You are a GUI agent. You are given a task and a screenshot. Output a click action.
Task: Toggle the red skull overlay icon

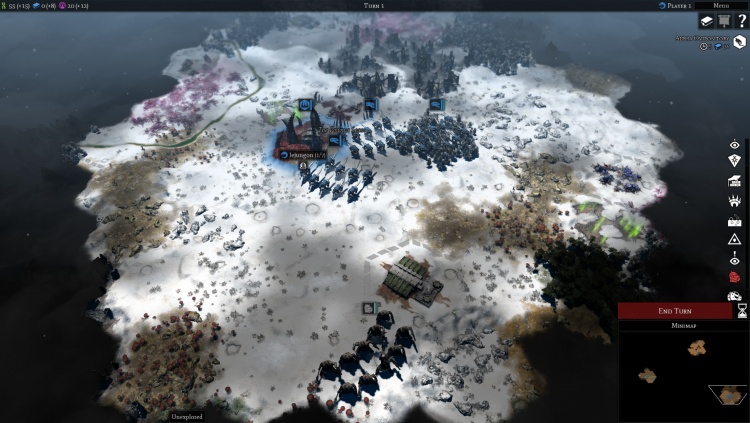734,277
